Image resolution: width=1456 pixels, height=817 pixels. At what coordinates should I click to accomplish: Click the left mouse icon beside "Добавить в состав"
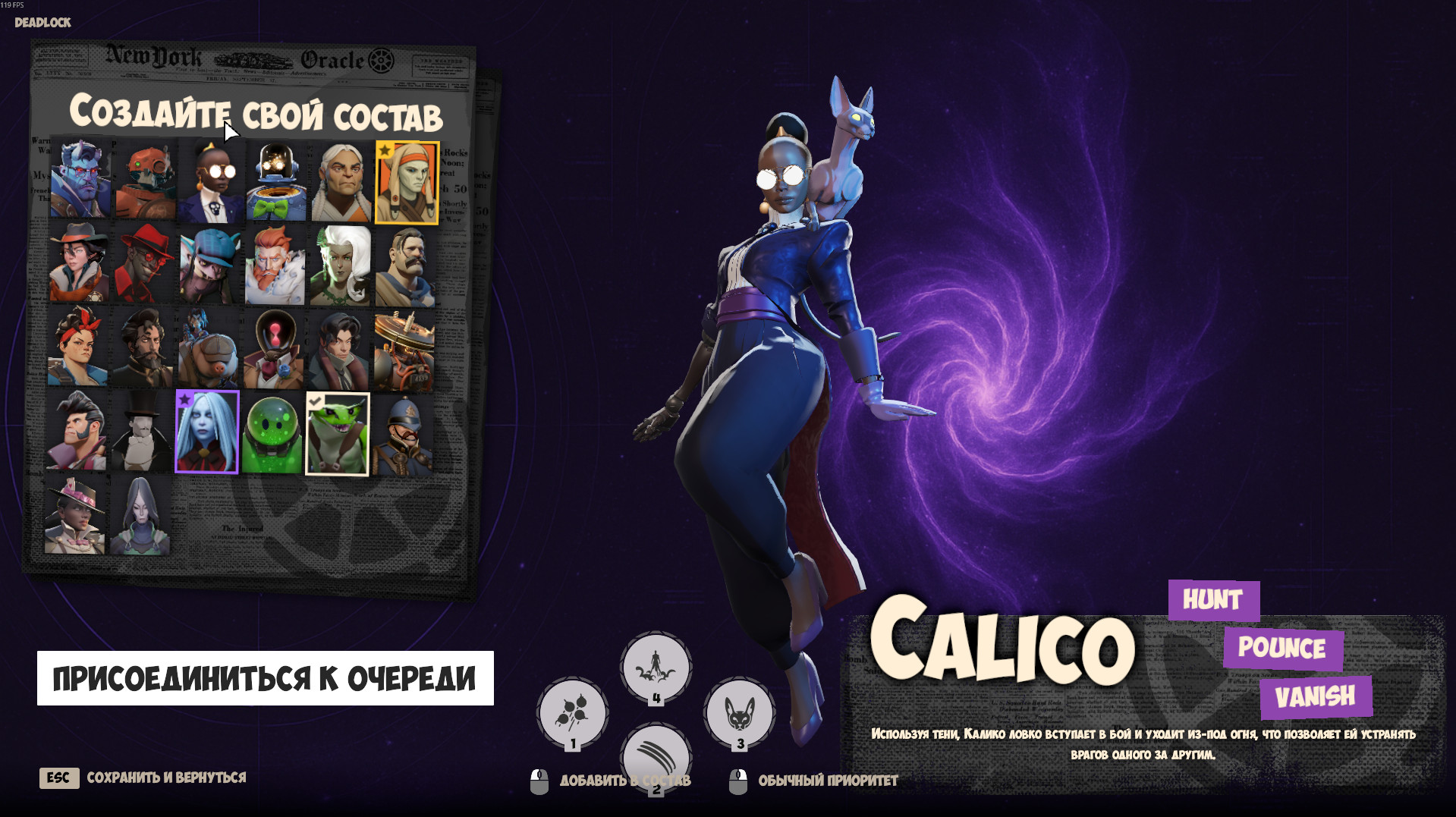pyautogui.click(x=540, y=778)
